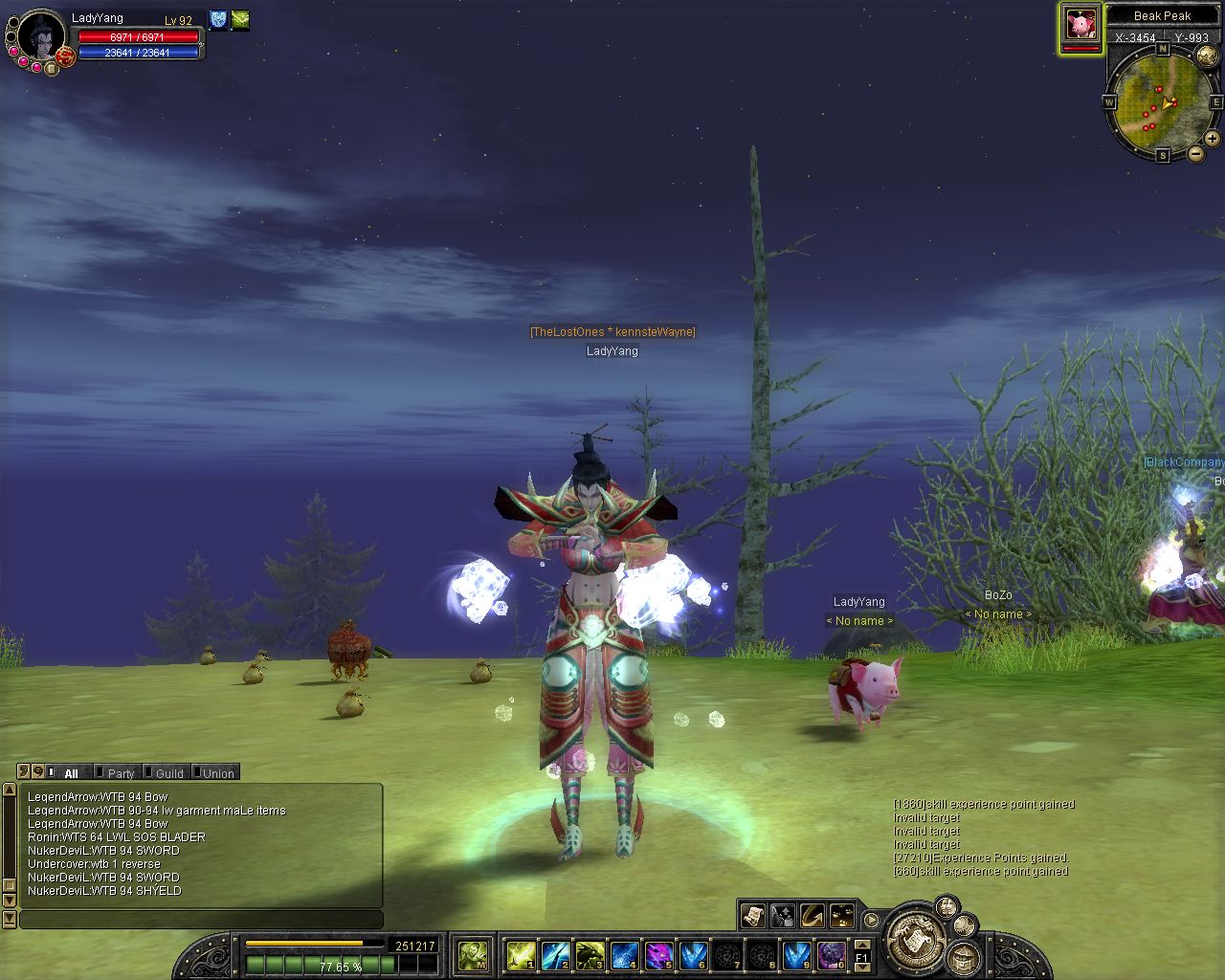Zoom in the minimap with plus button
Viewport: 1225px width, 980px height.
tap(1213, 140)
